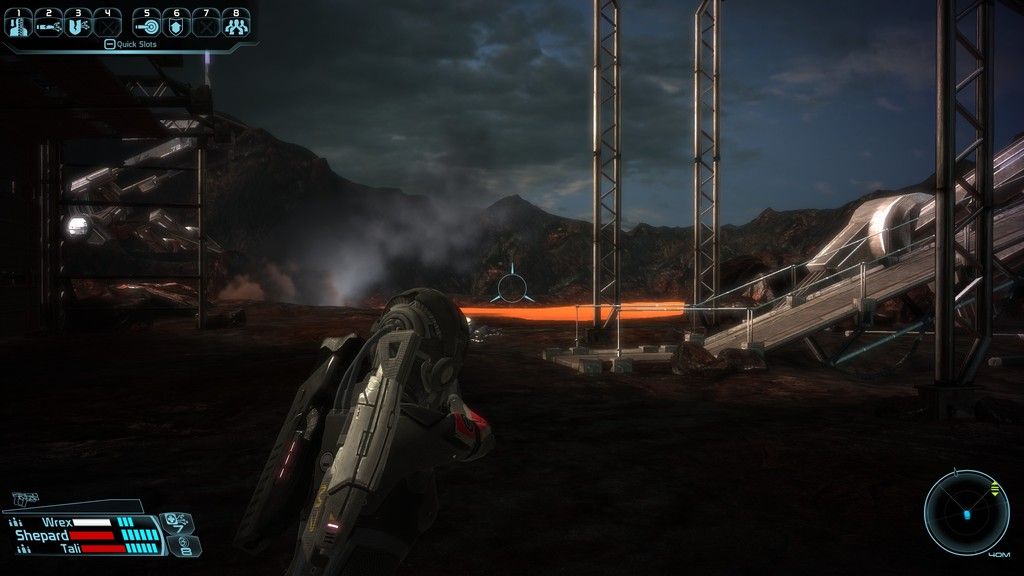
Task: Collapse the Quick Slots bar toggle
Action: (x=110, y=44)
